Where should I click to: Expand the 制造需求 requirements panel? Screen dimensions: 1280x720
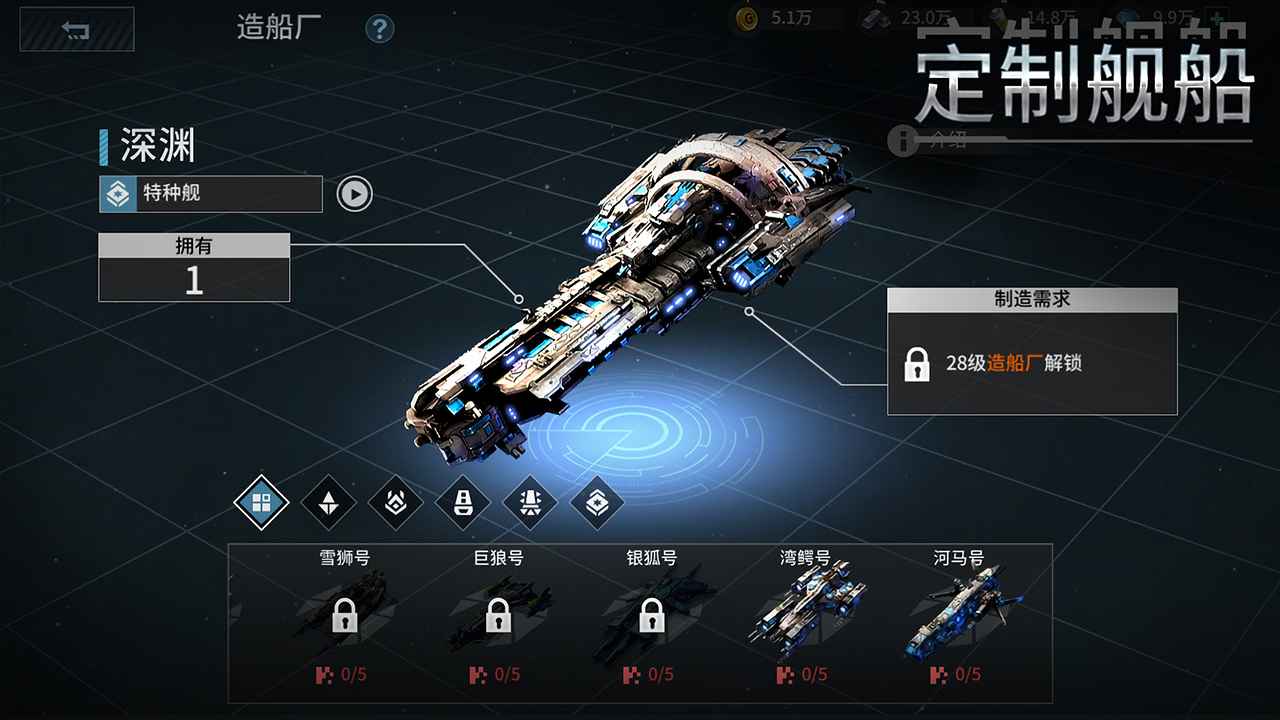tap(1033, 299)
